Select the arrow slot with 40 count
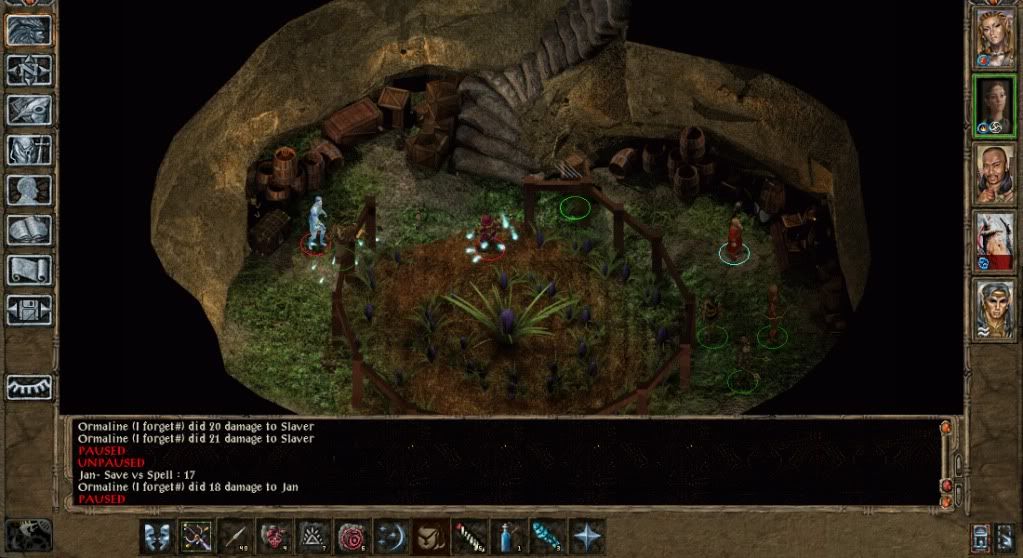 [x=235, y=536]
